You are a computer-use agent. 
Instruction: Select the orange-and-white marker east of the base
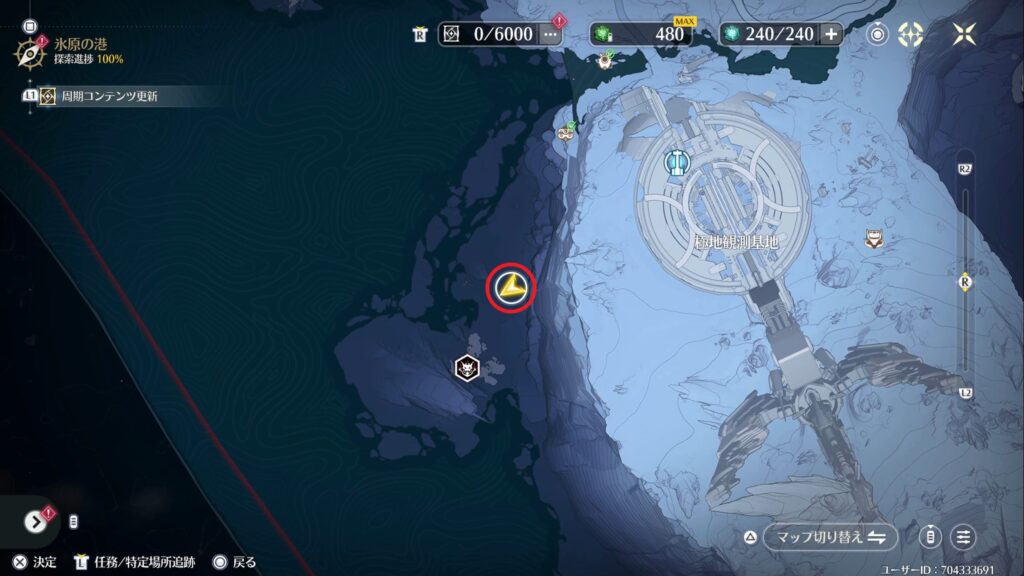click(874, 238)
